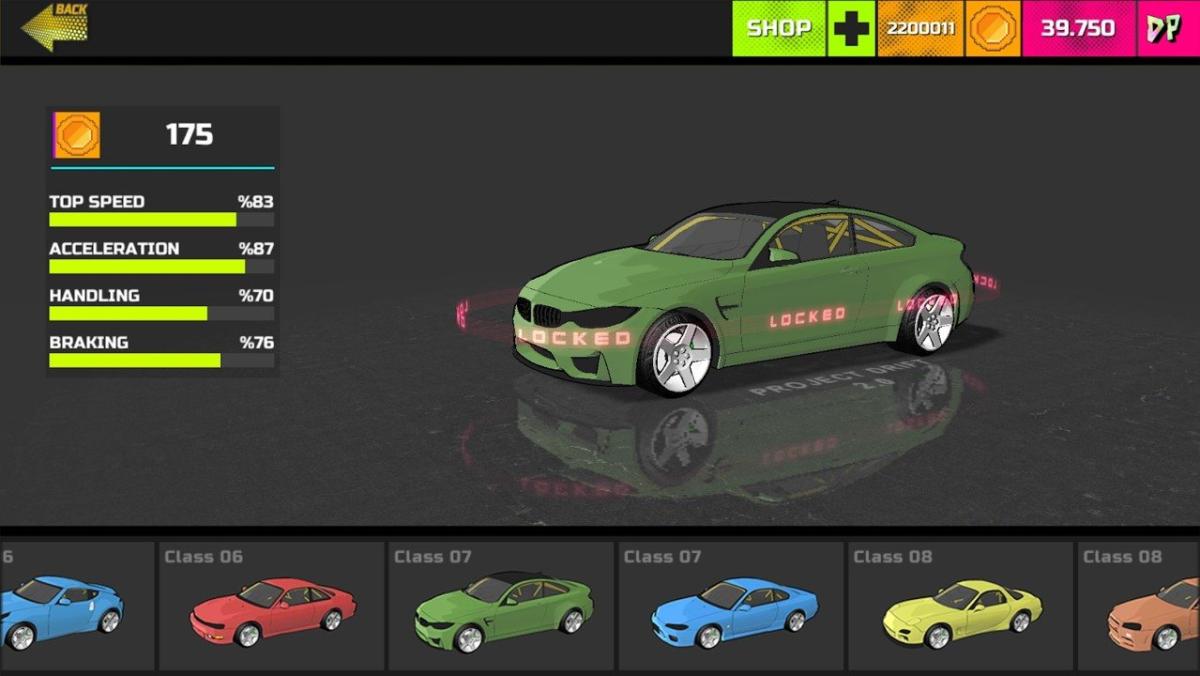1200x676 pixels.
Task: Add more currency with the plus button
Action: (851, 28)
